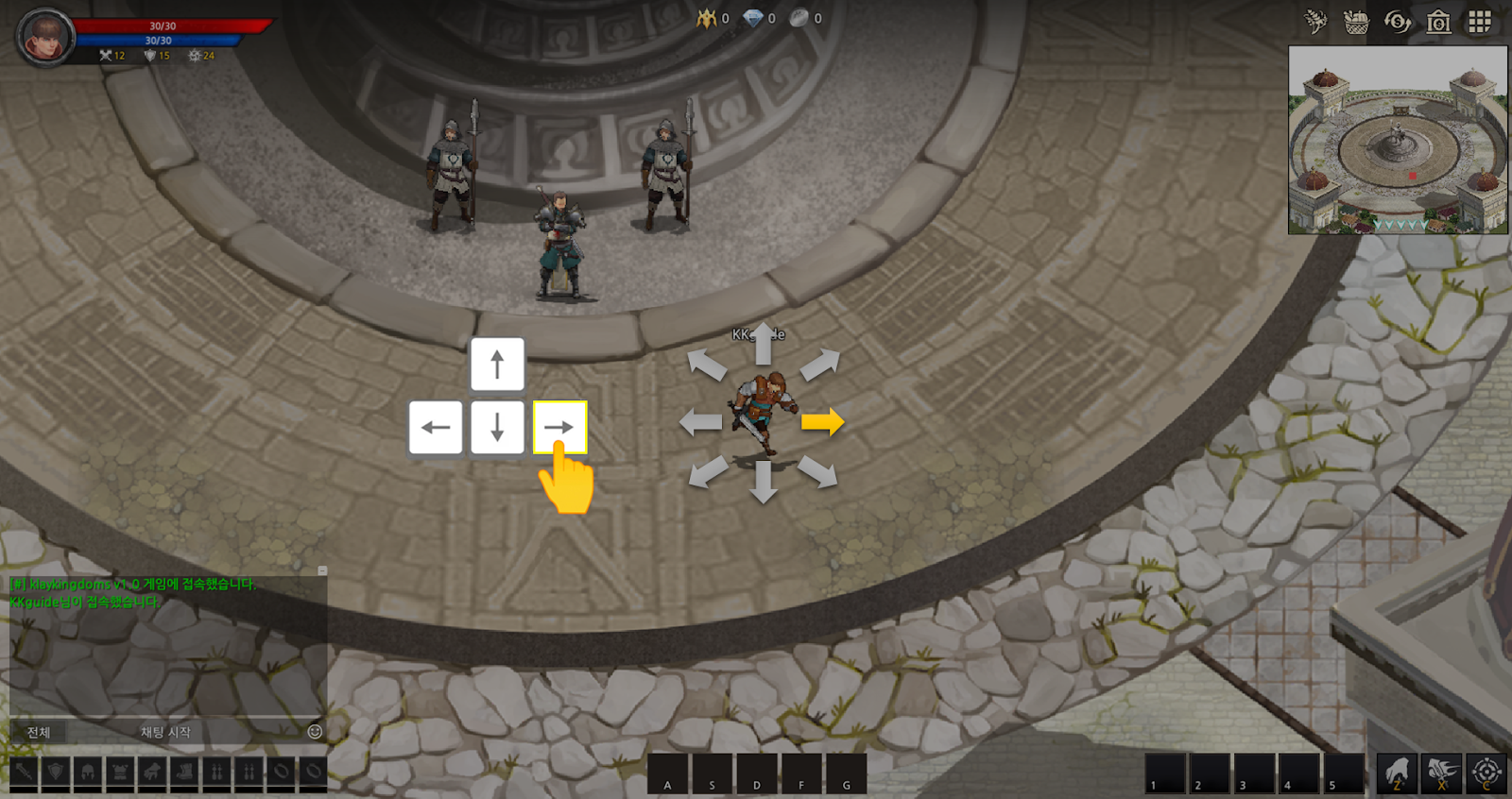Activate the Z hand grab skill

(1397, 773)
